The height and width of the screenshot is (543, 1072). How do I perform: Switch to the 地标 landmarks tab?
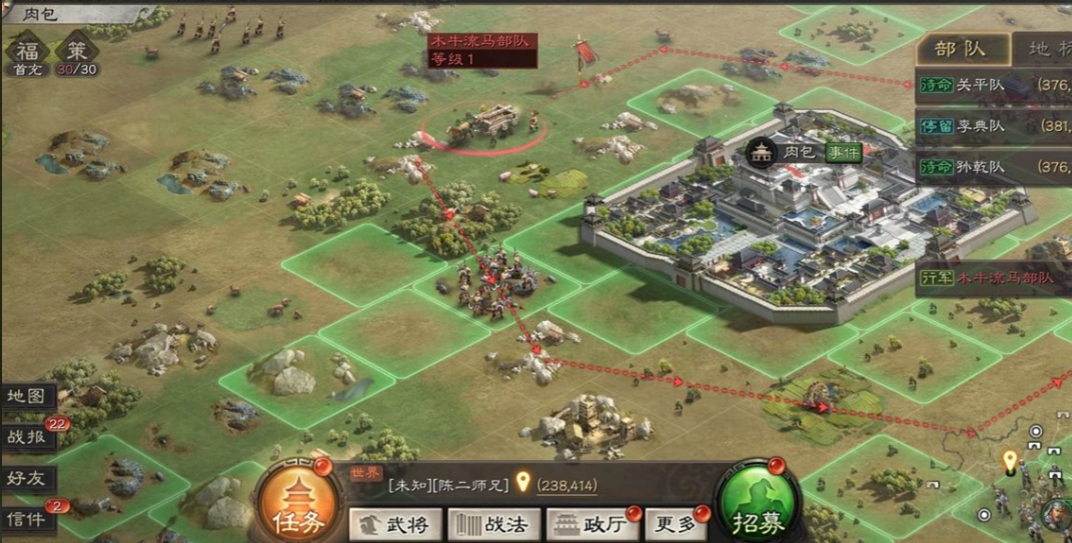[x=1045, y=48]
